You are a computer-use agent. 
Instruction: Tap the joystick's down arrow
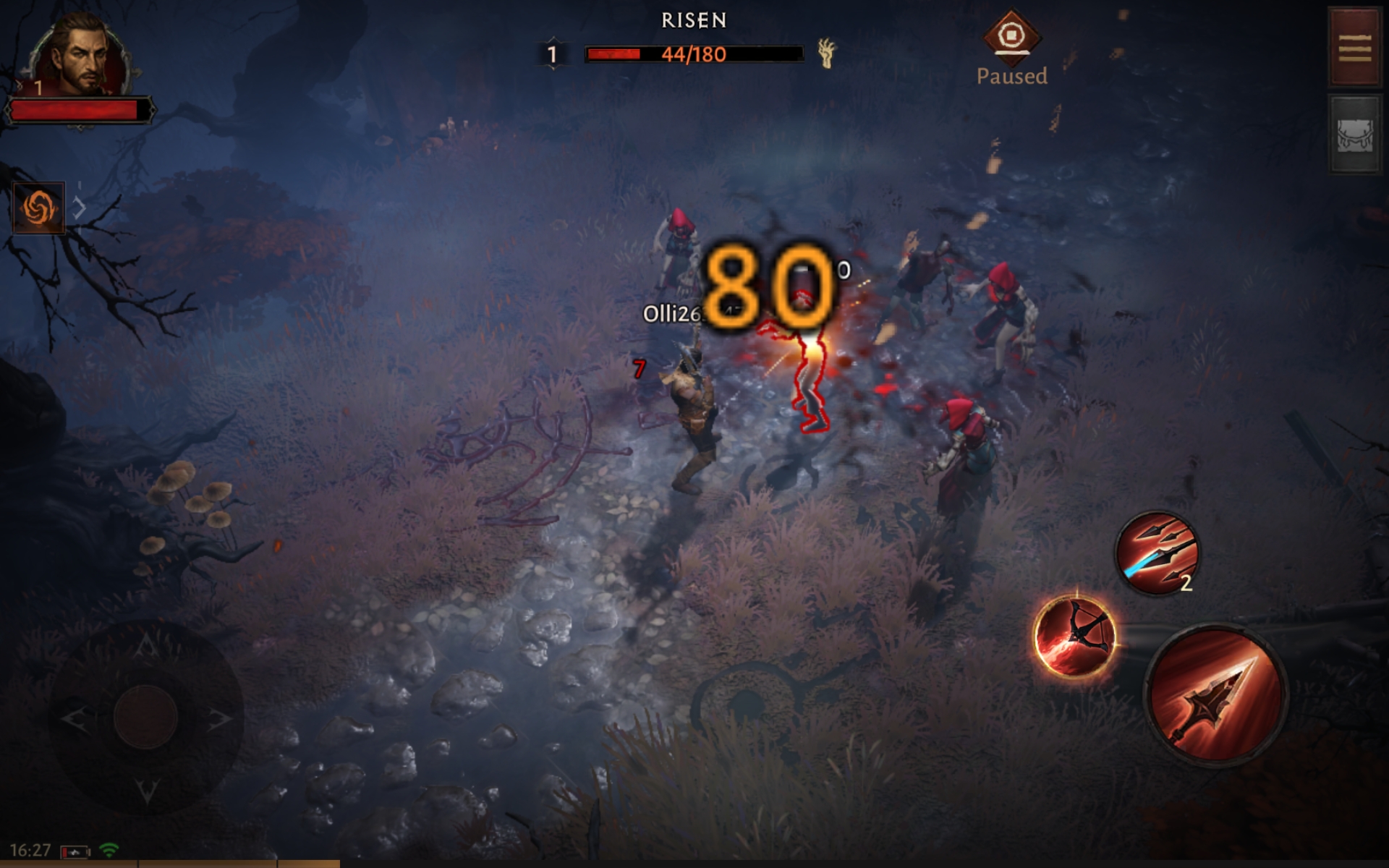(x=147, y=790)
